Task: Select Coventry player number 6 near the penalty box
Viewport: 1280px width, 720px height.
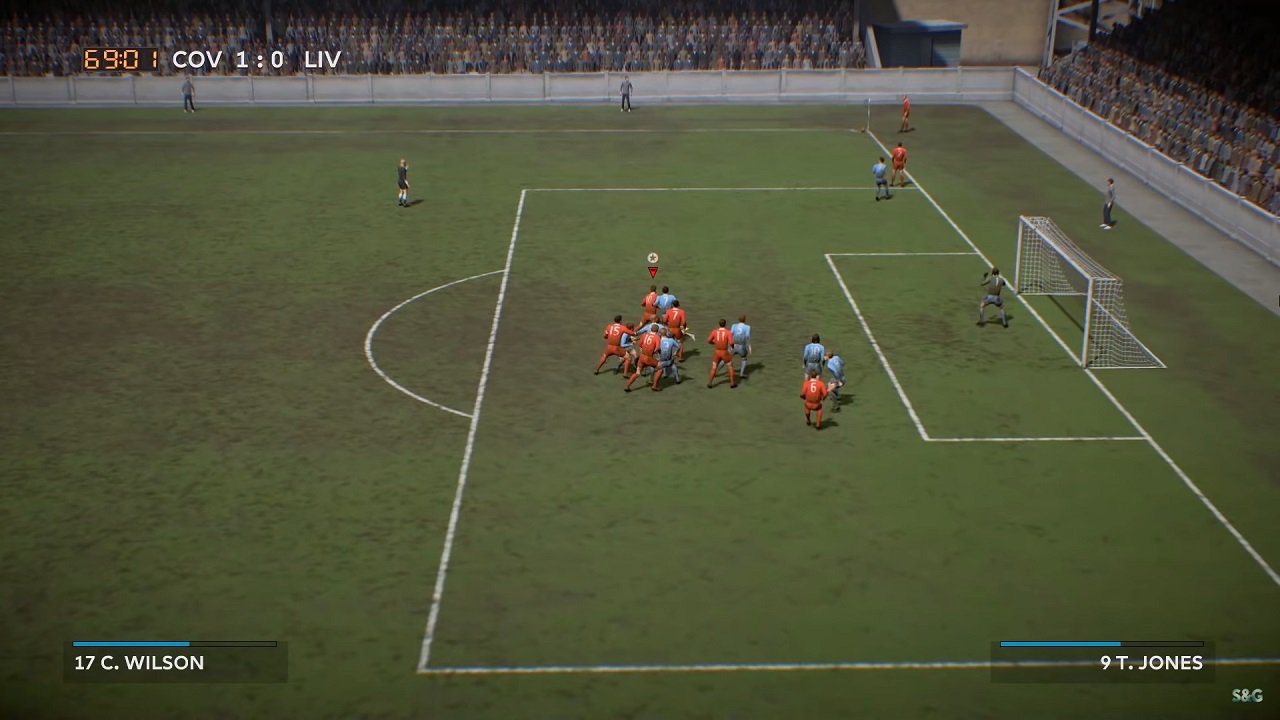Action: click(x=812, y=387)
